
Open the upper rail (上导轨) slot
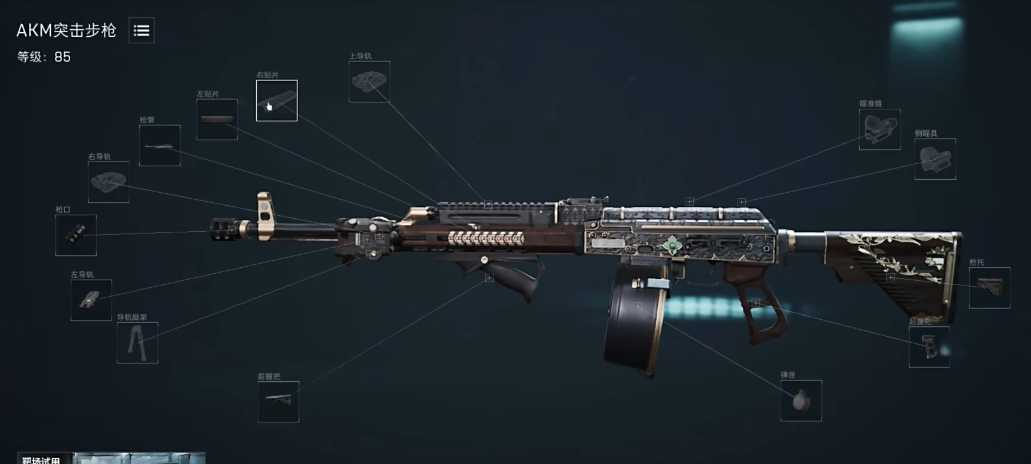click(369, 82)
